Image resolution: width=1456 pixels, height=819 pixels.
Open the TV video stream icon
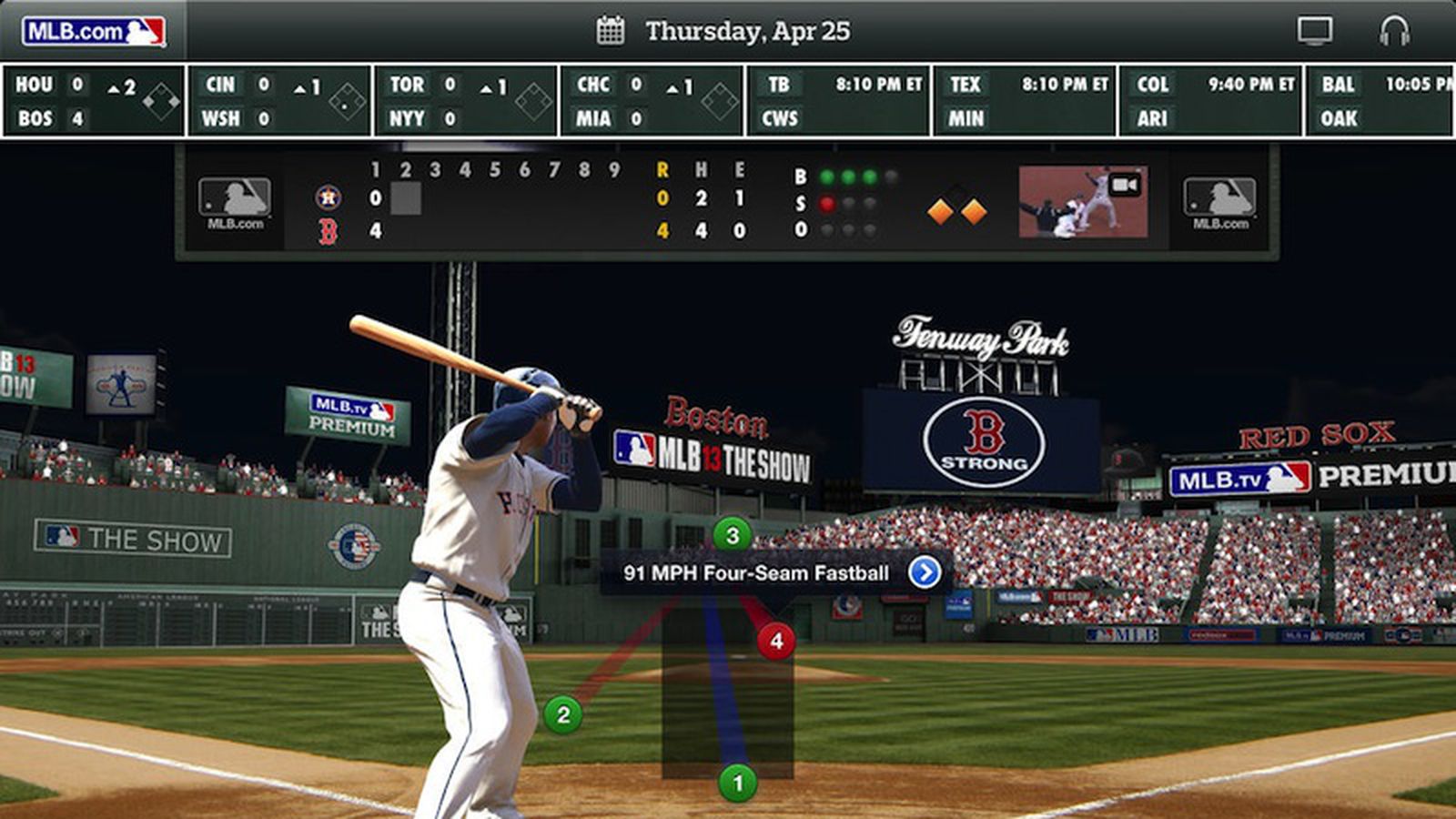point(1314,31)
